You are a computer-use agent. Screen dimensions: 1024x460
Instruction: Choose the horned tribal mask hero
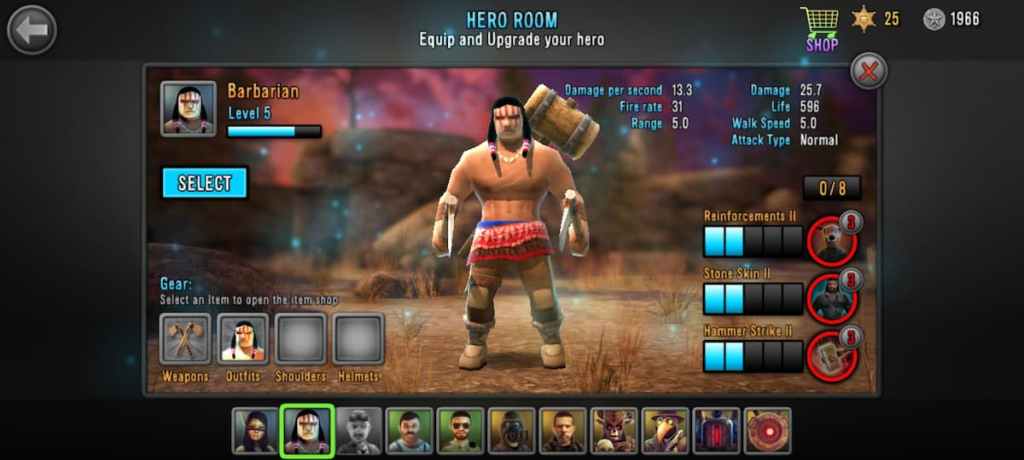coord(613,431)
